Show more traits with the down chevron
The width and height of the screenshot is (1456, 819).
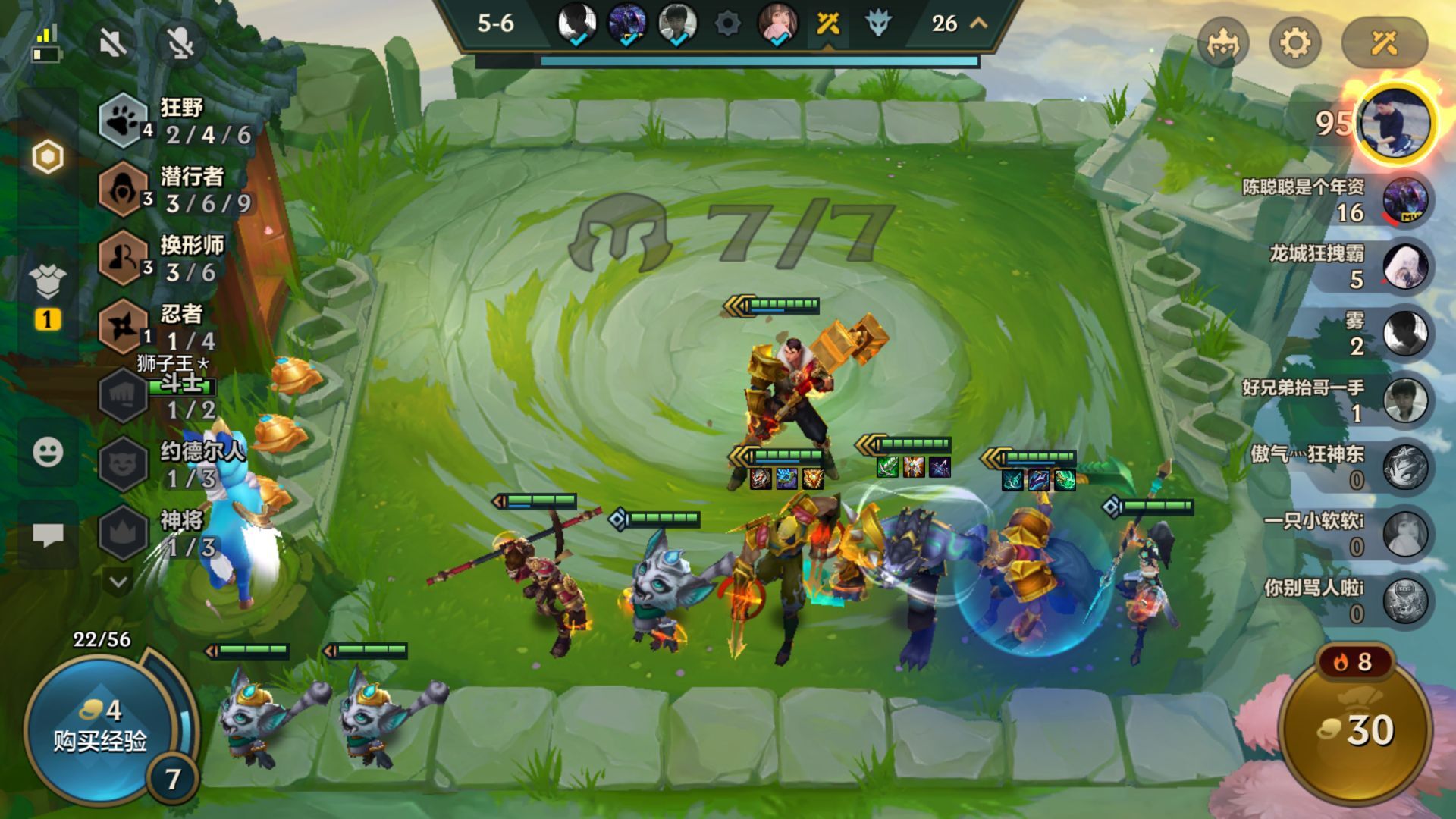coord(118,582)
